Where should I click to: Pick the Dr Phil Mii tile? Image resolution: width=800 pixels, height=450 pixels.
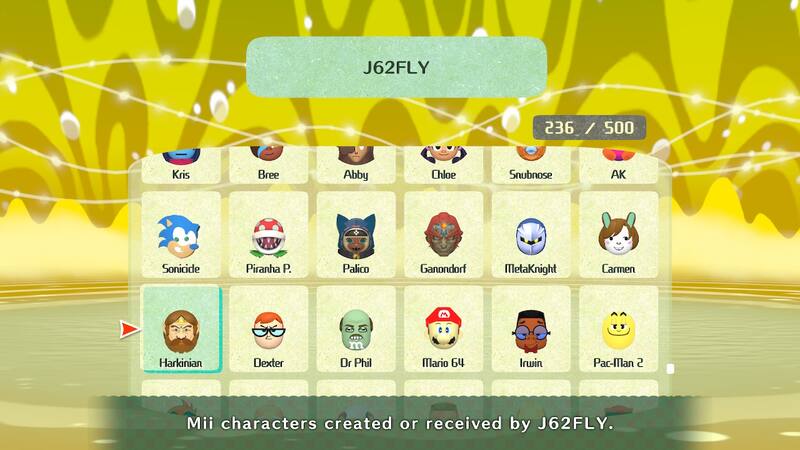(355, 330)
